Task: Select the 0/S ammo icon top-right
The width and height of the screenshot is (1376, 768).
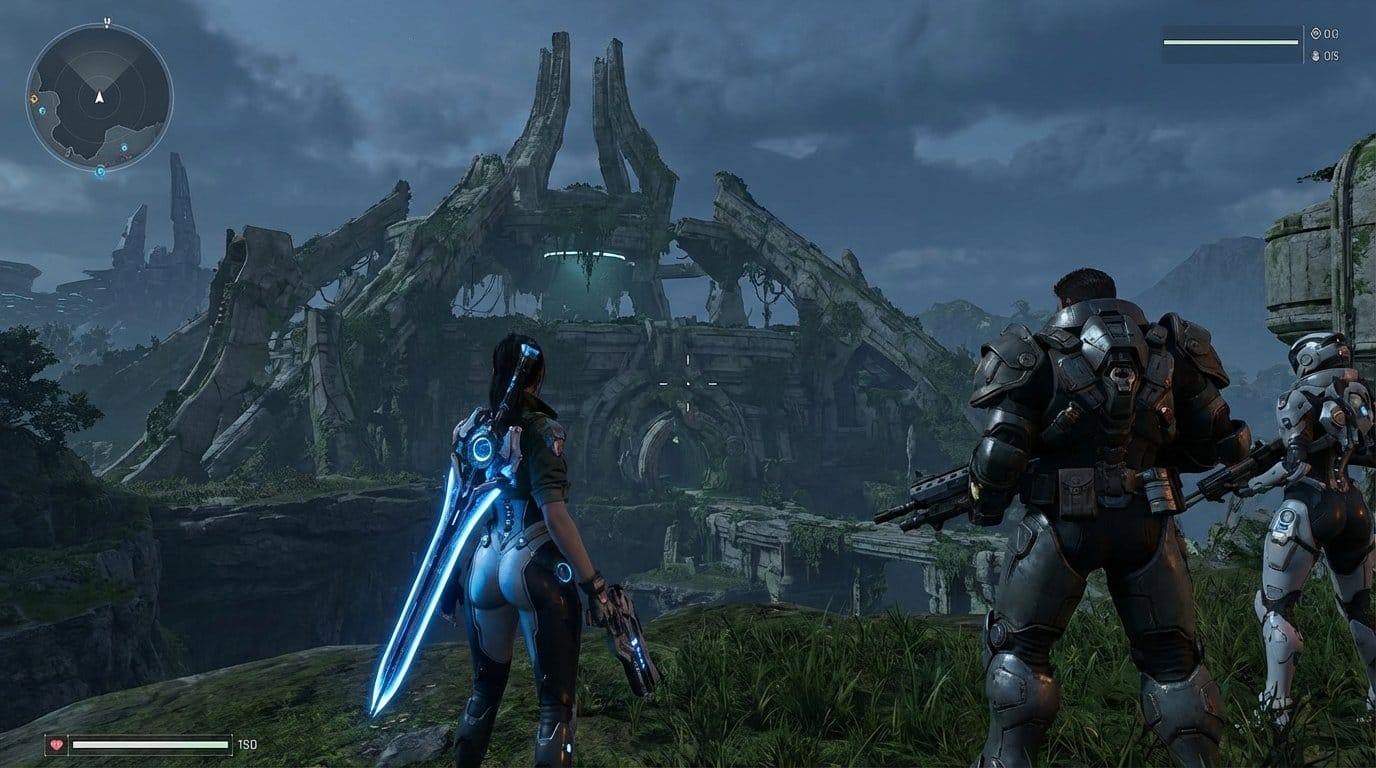Action: pyautogui.click(x=1314, y=56)
